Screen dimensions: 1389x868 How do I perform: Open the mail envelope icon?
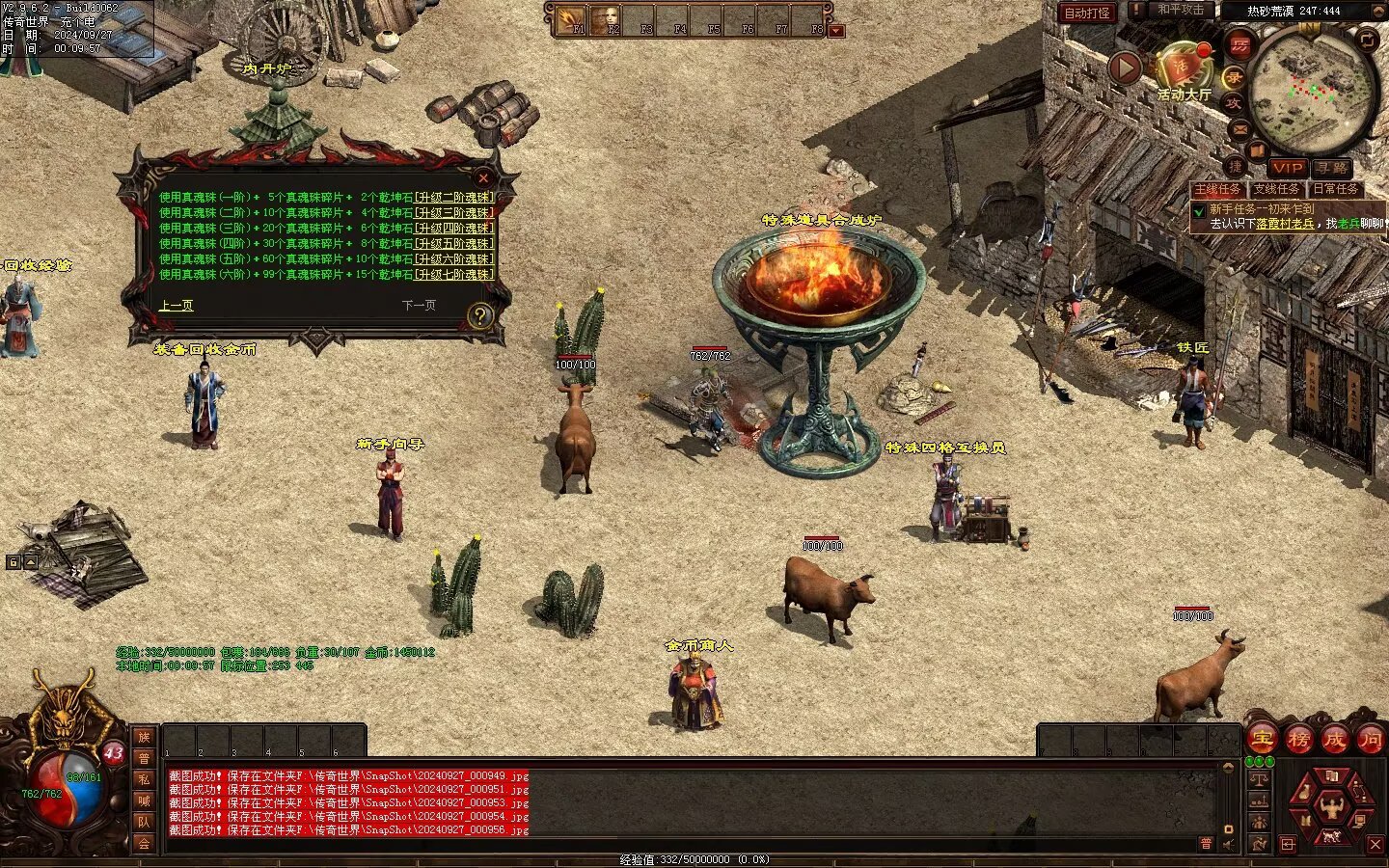coord(1240,128)
